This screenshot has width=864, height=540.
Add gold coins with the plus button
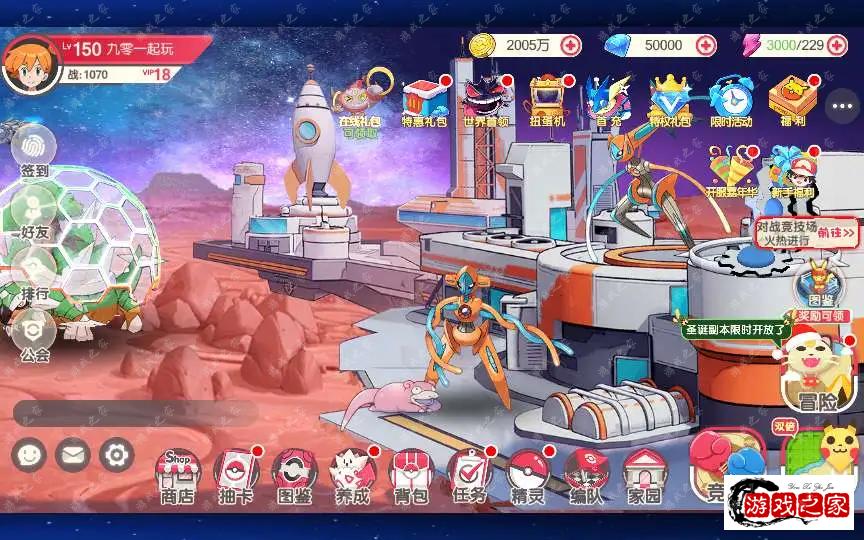(571, 45)
